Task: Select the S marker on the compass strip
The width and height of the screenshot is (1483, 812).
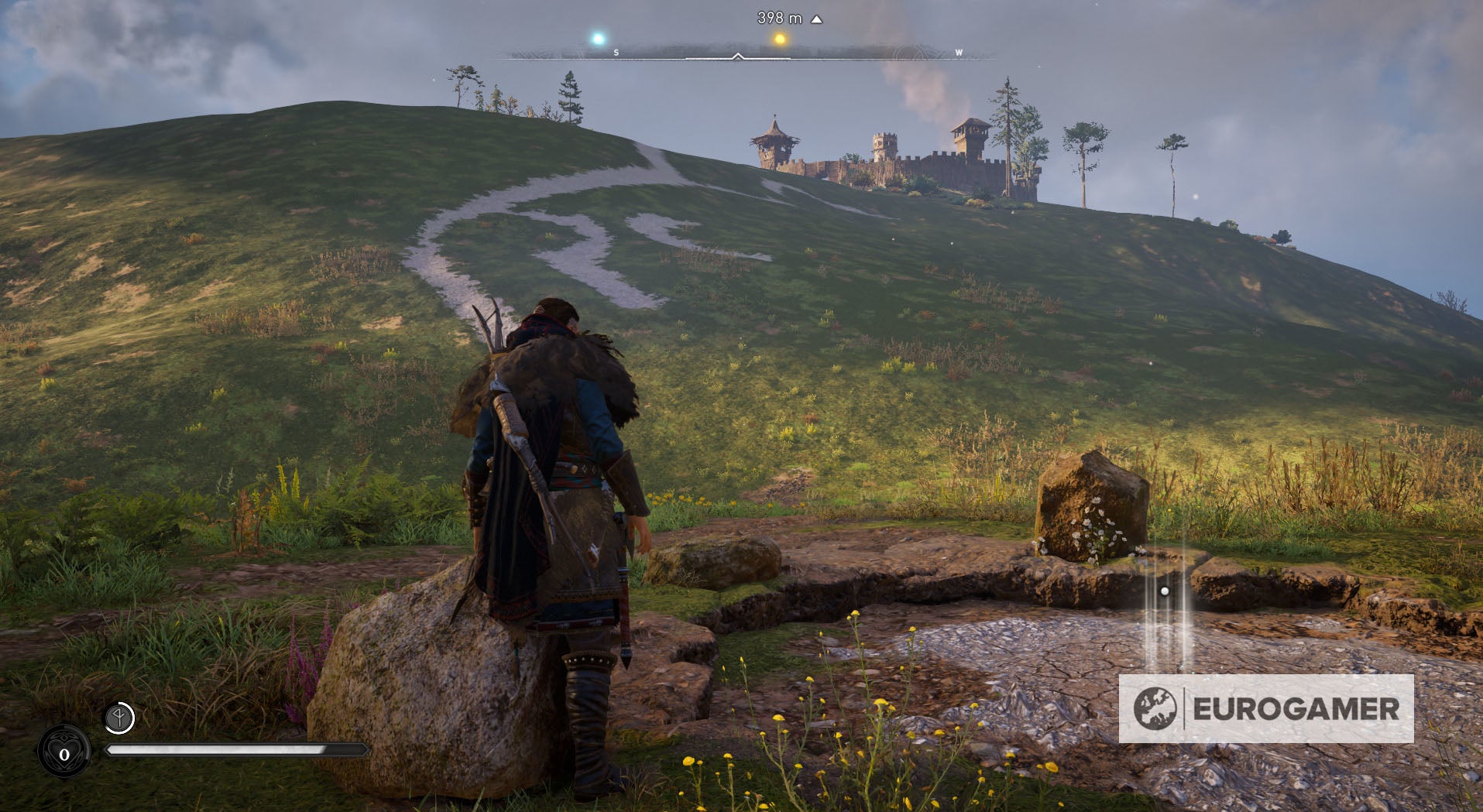Action: [x=616, y=53]
